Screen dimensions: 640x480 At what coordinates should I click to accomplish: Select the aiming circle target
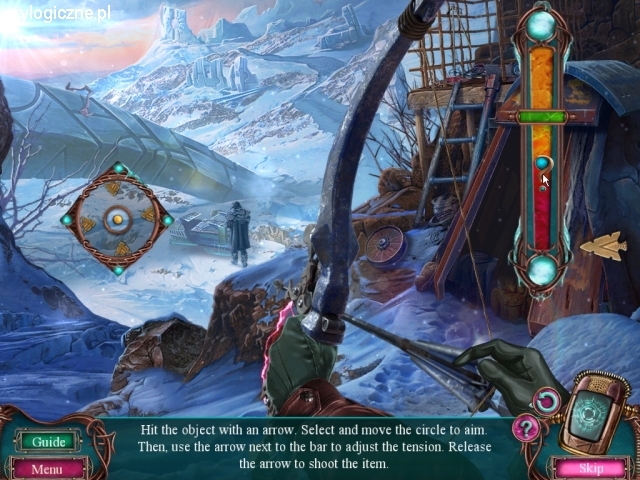(117, 217)
